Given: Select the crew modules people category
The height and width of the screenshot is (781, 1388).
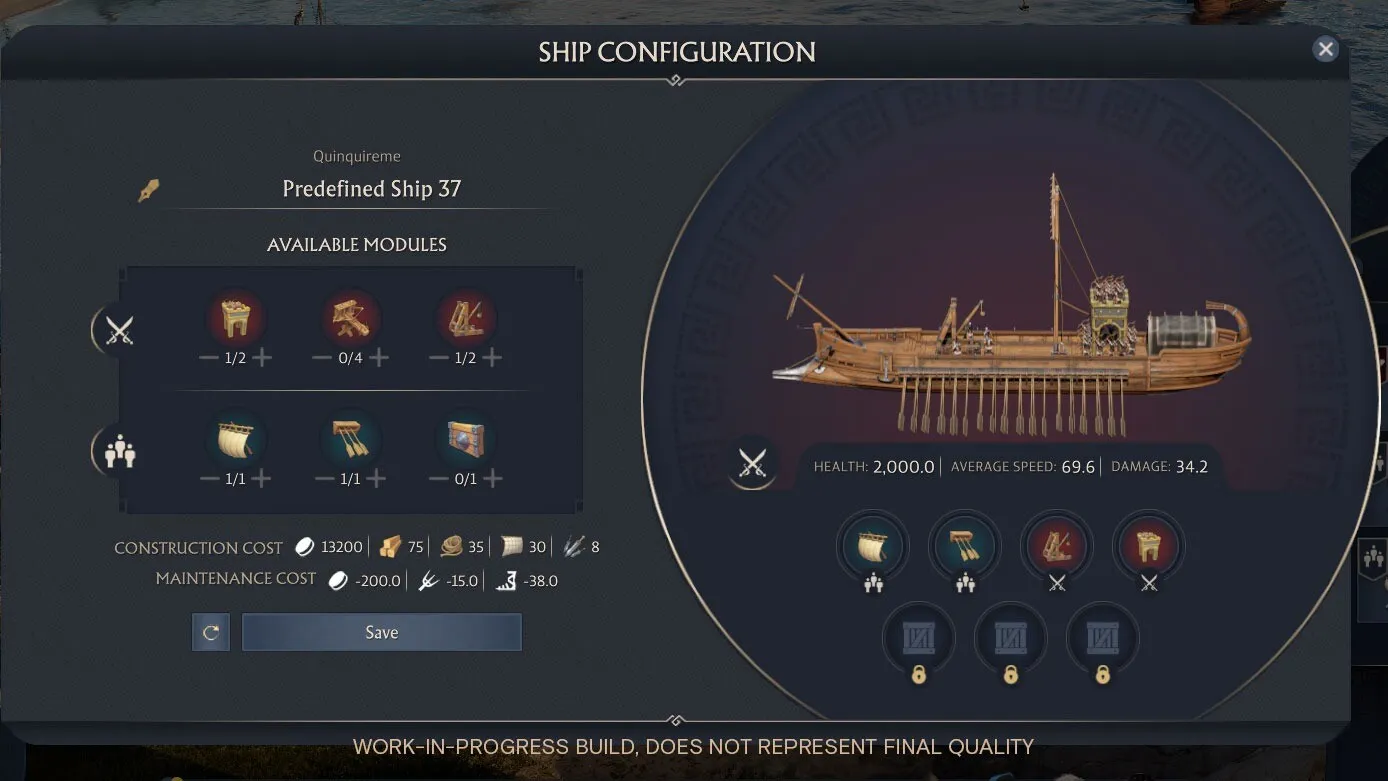Looking at the screenshot, I should [119, 451].
